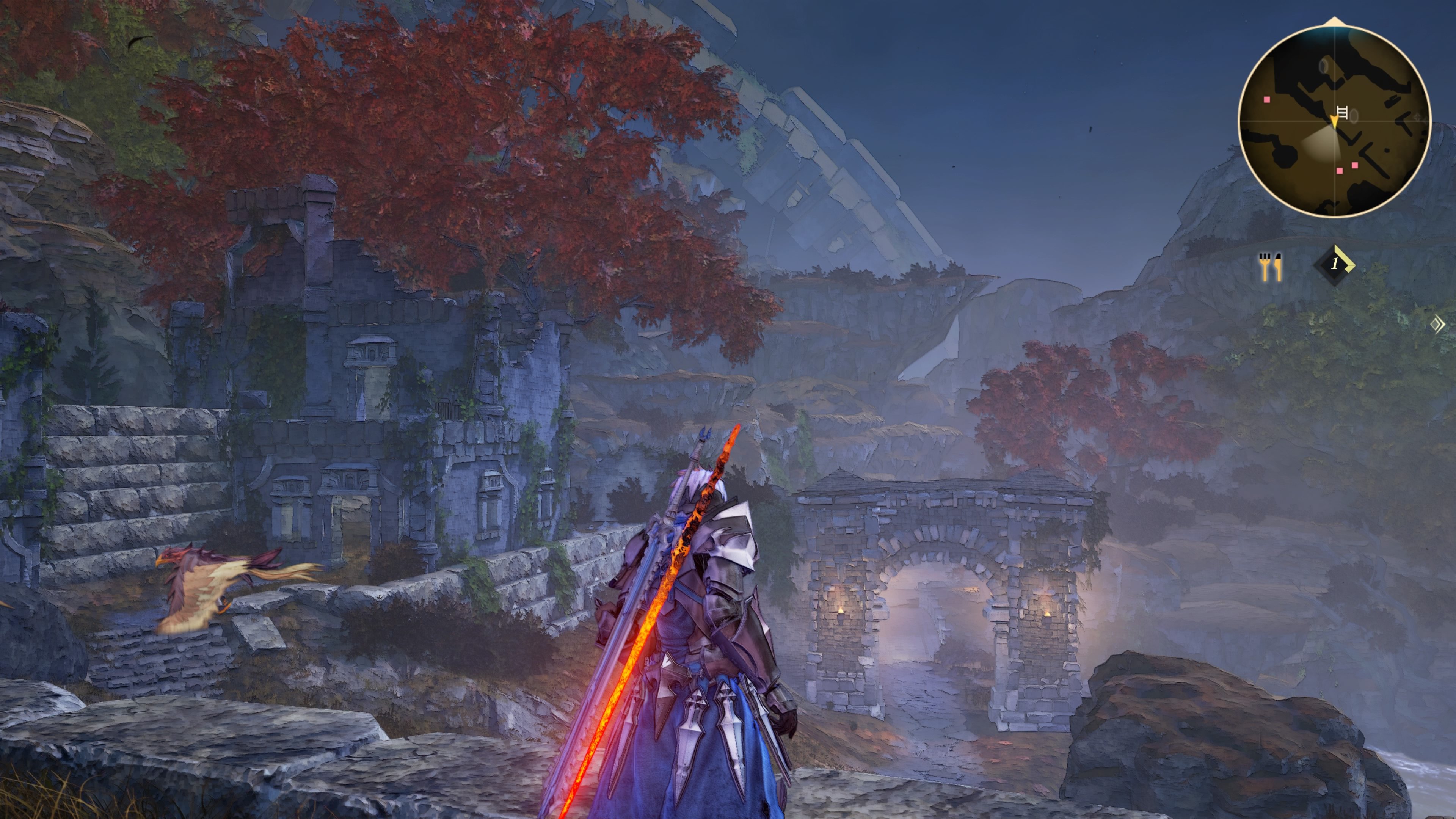
Task: Toggle the left pink waypoint on the minimap
Action: [1267, 99]
